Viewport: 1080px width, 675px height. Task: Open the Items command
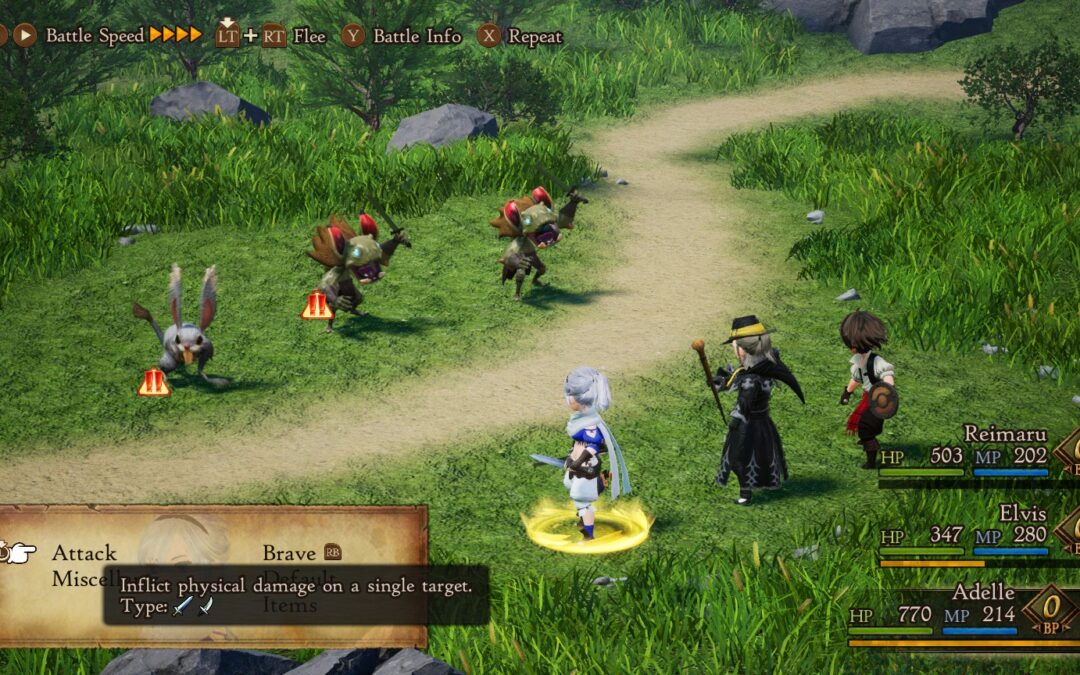click(290, 605)
